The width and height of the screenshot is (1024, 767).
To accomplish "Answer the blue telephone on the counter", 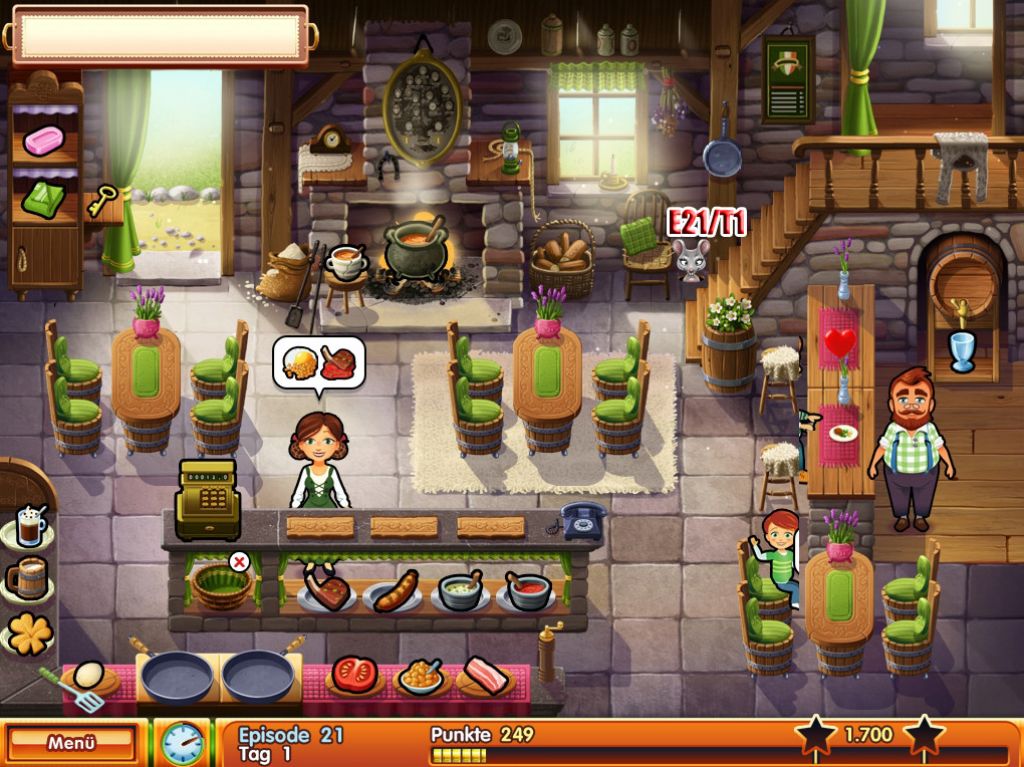I will [x=582, y=520].
